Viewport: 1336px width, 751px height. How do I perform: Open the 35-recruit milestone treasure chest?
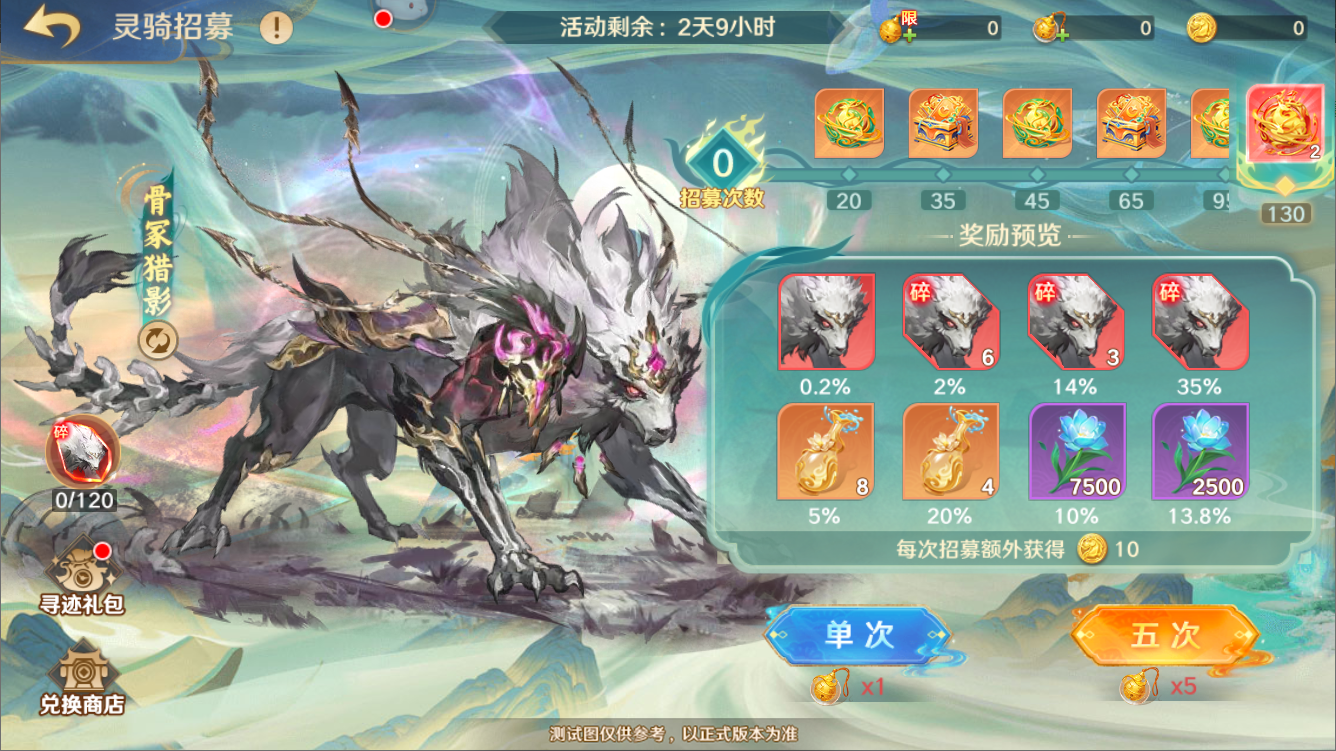[x=943, y=124]
